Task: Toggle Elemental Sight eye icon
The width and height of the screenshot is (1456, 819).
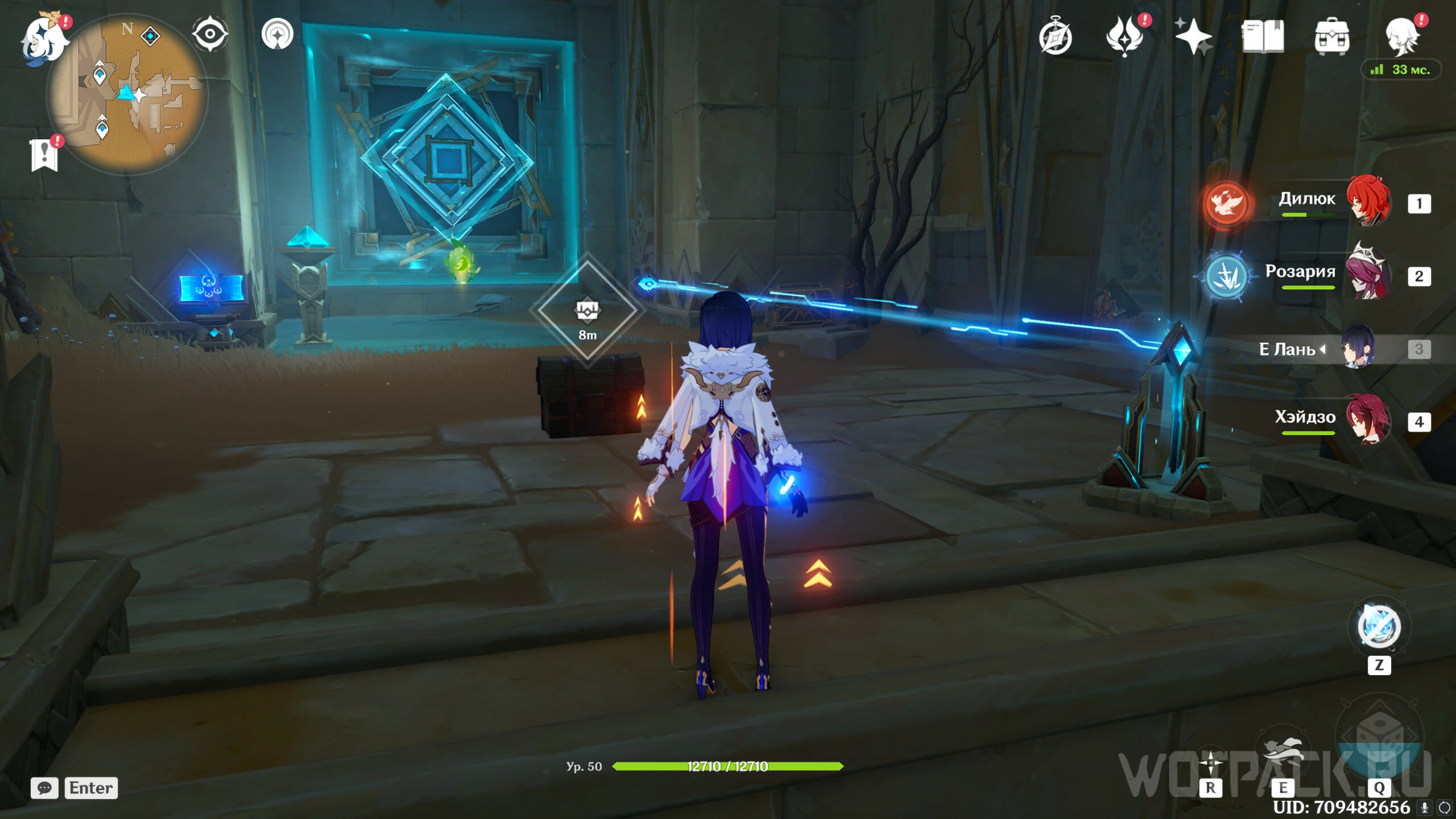Action: pyautogui.click(x=210, y=34)
